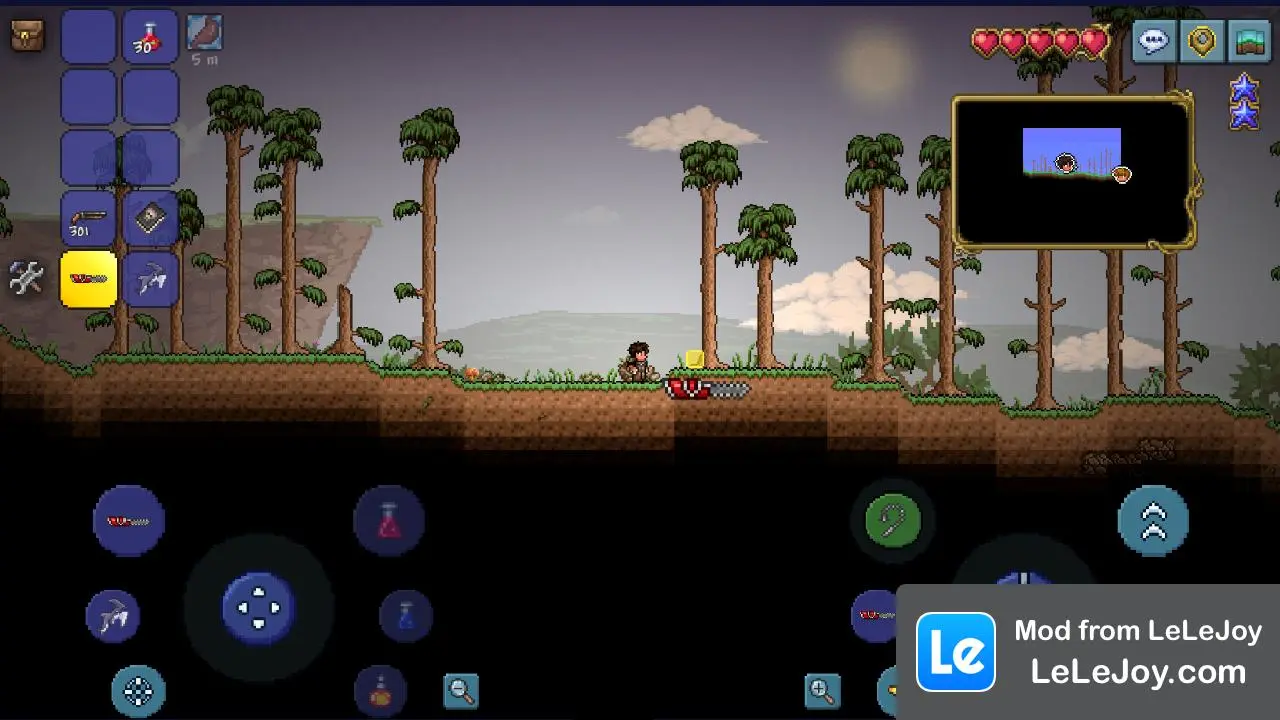
Task: Toggle the double-jump chevron button
Action: (1154, 519)
